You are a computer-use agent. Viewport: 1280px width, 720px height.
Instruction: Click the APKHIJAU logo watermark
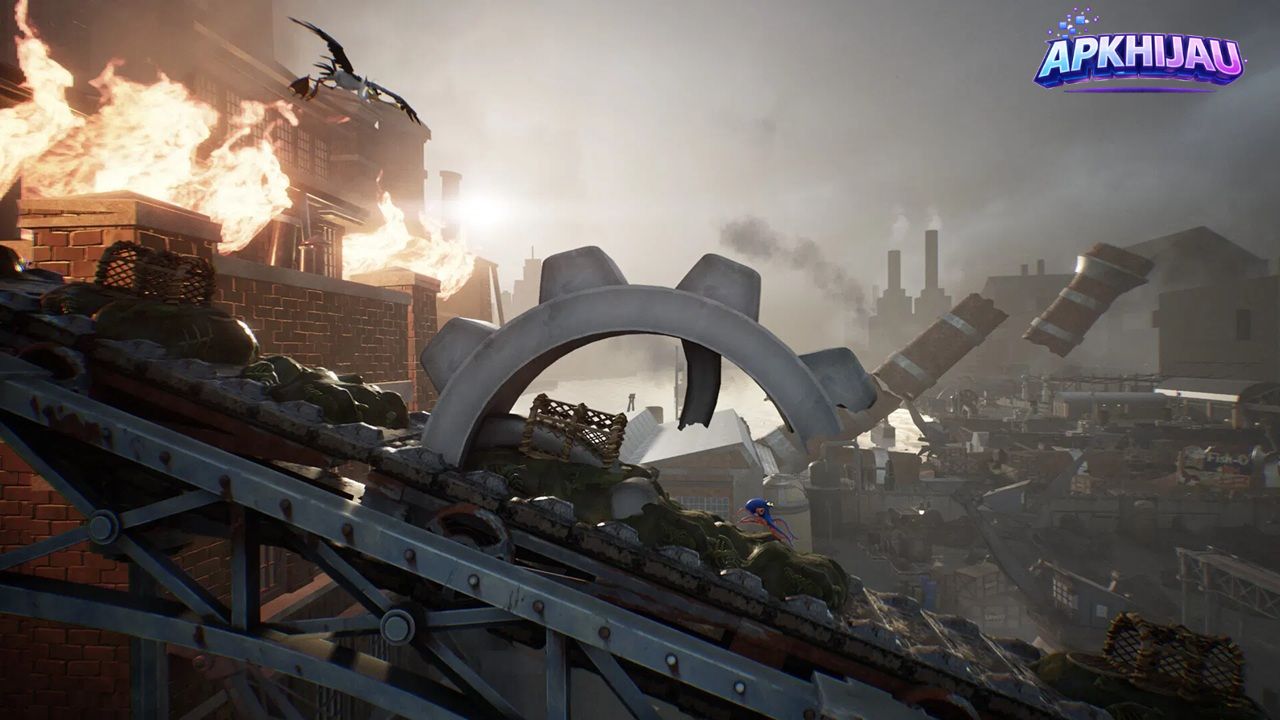click(1140, 58)
